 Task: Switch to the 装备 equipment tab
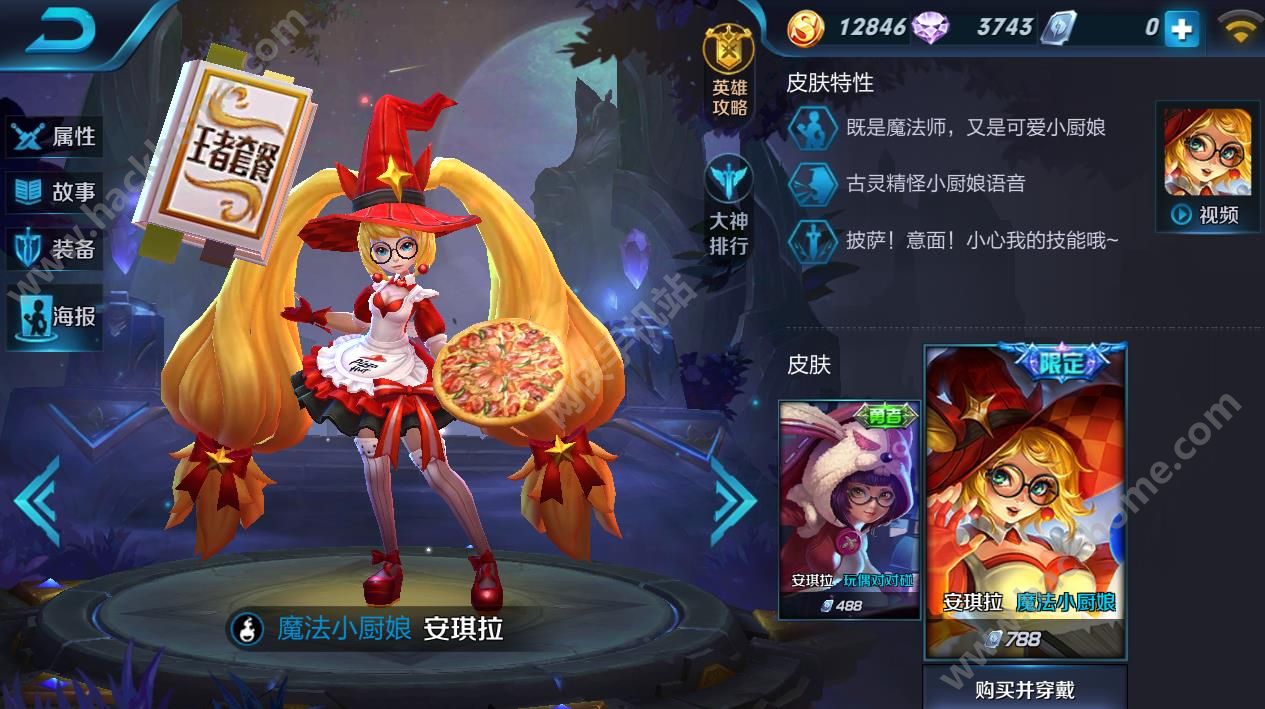click(x=56, y=249)
